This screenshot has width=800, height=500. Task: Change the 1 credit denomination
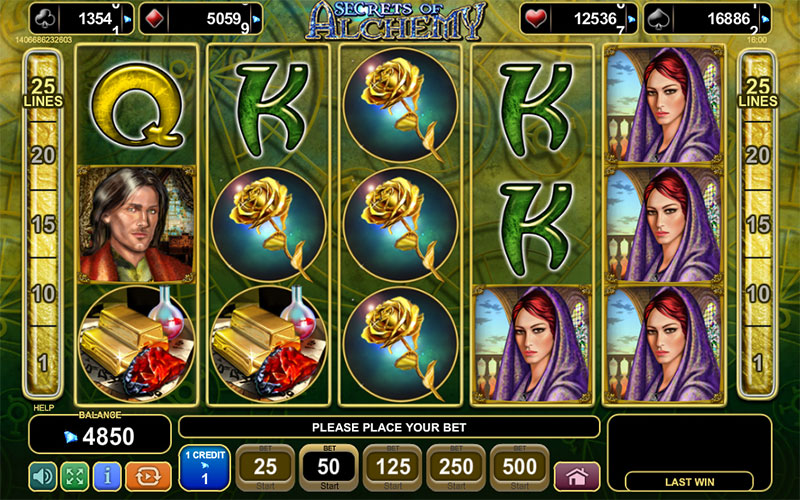204,466
